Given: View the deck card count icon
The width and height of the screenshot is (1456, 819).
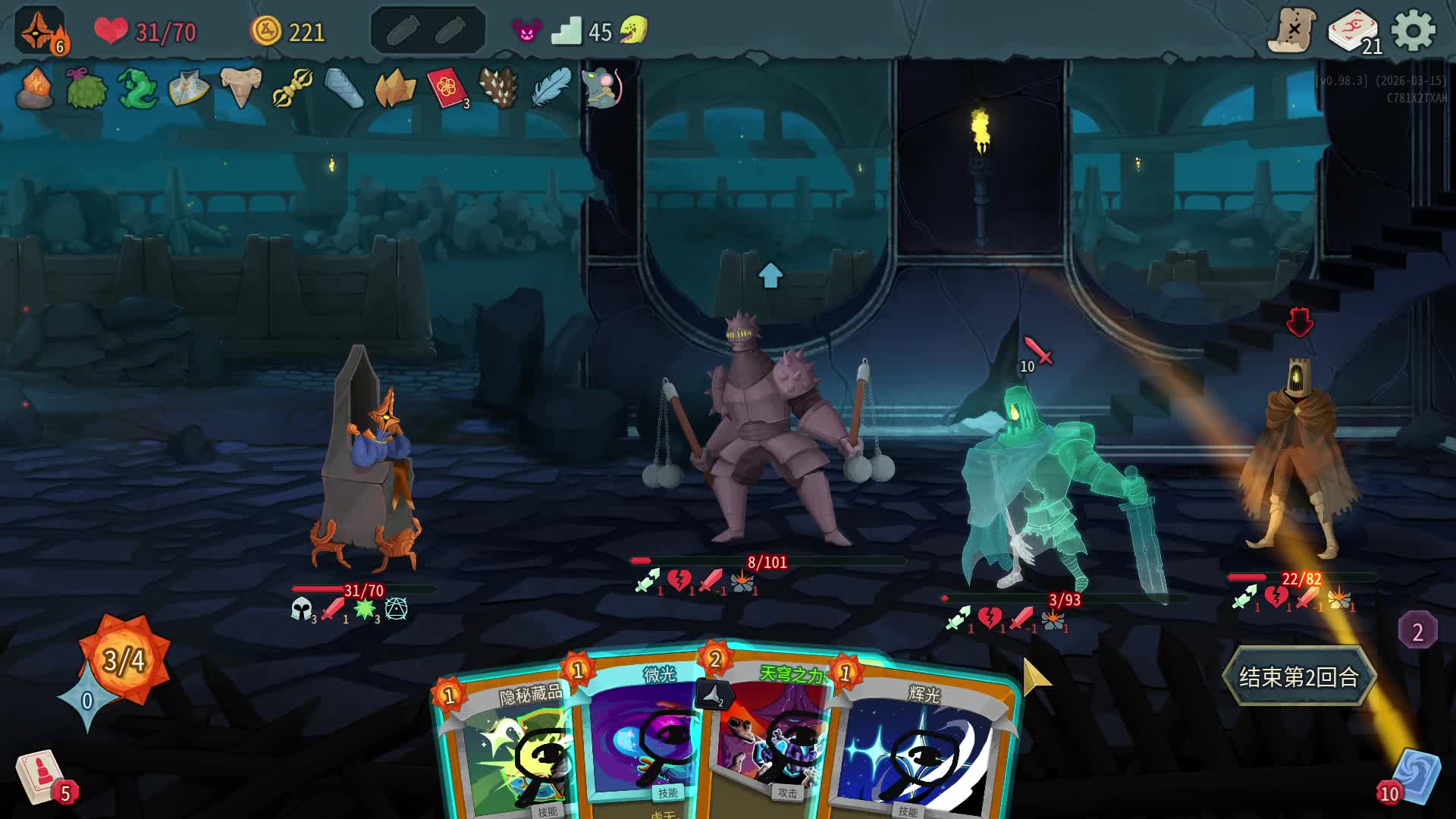Looking at the screenshot, I should tap(1353, 33).
